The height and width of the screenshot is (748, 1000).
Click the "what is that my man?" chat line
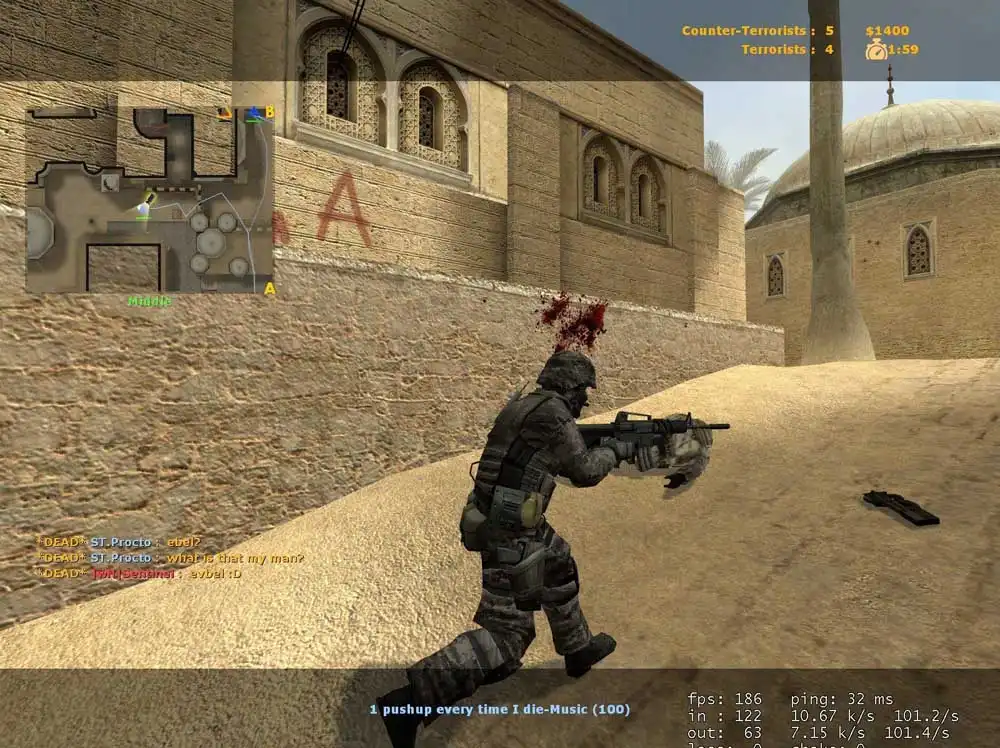171,558
